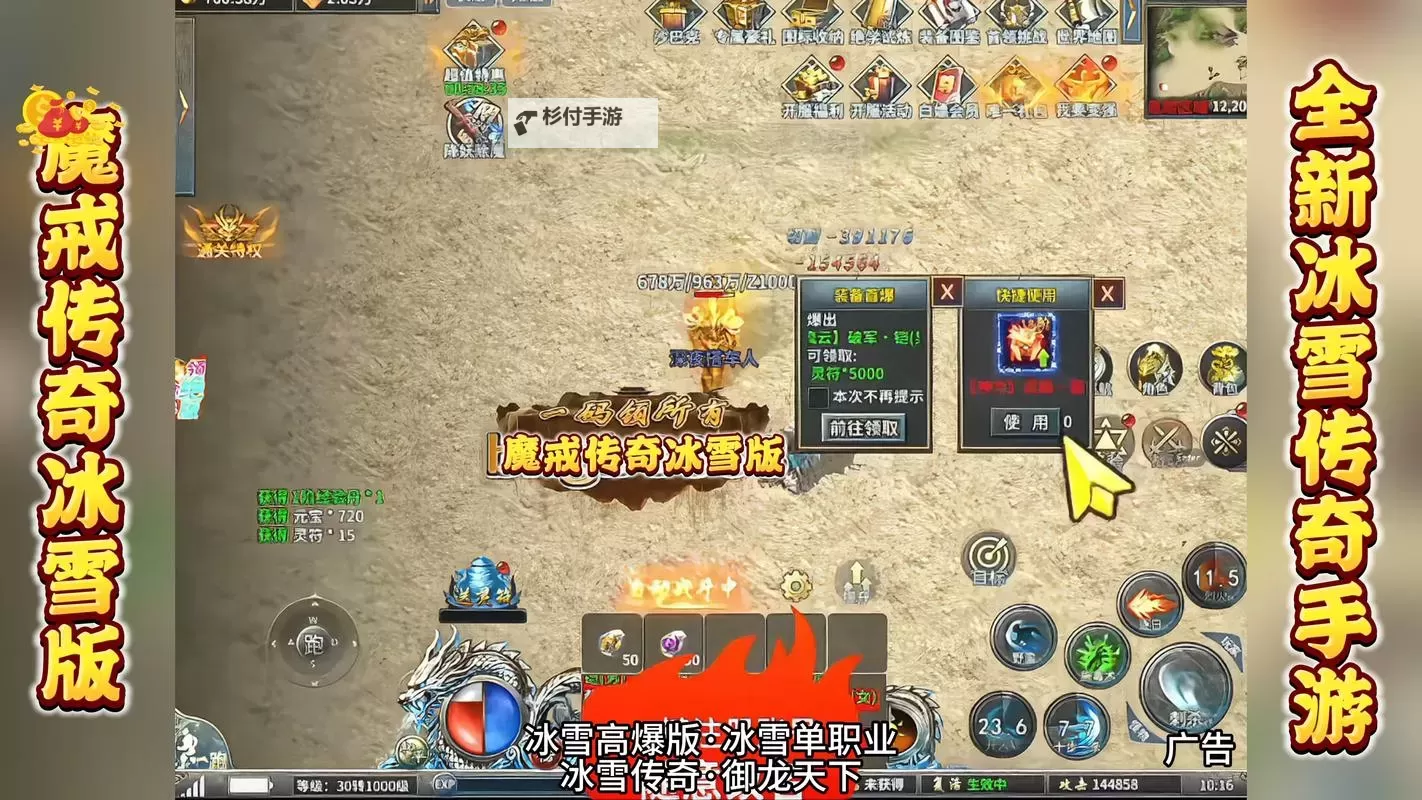Cast the 烈火 fire skill showing 11.5
1422x800 pixels.
[x=1214, y=577]
